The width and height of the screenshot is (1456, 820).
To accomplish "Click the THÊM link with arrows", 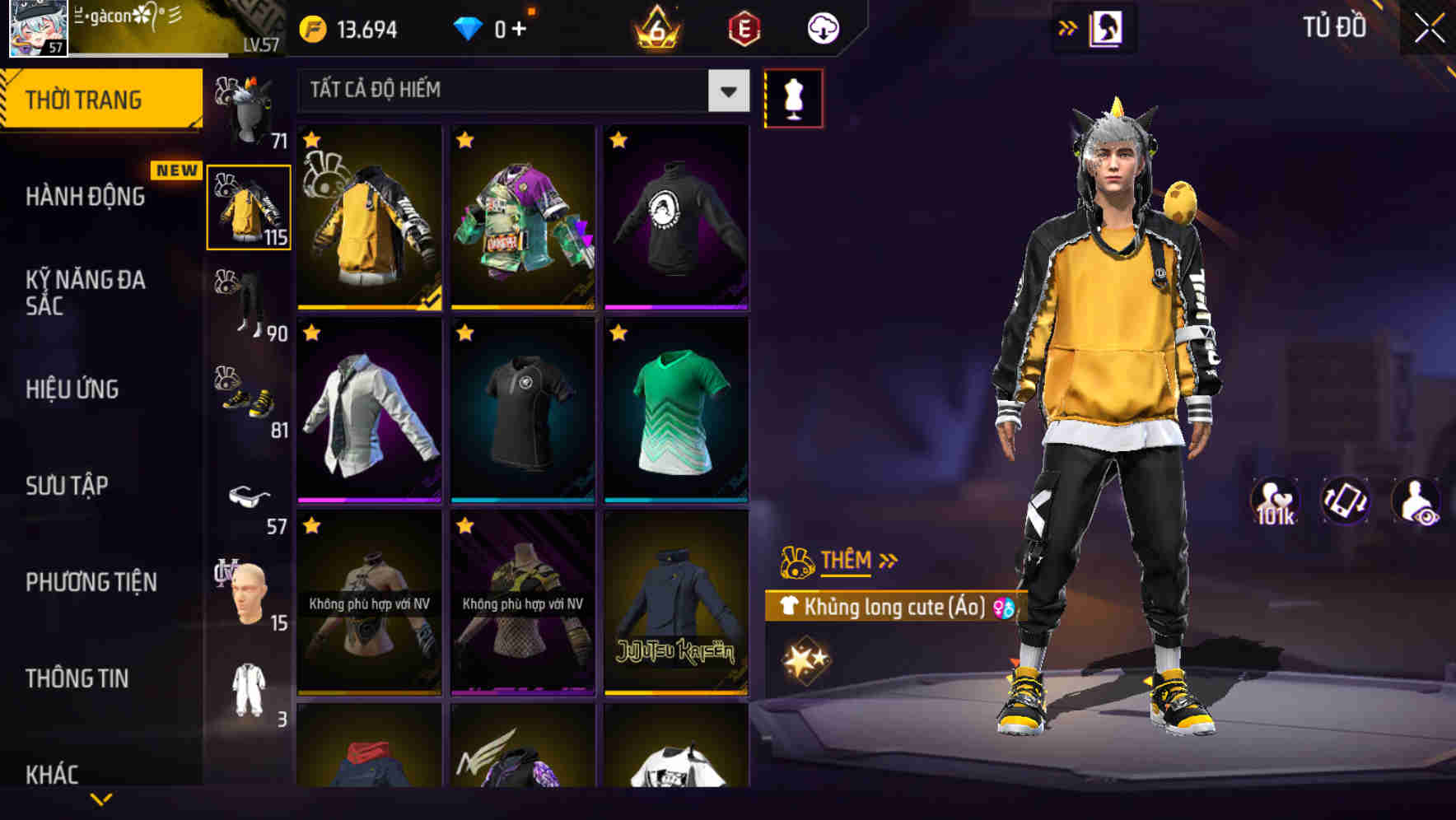I will (x=847, y=561).
